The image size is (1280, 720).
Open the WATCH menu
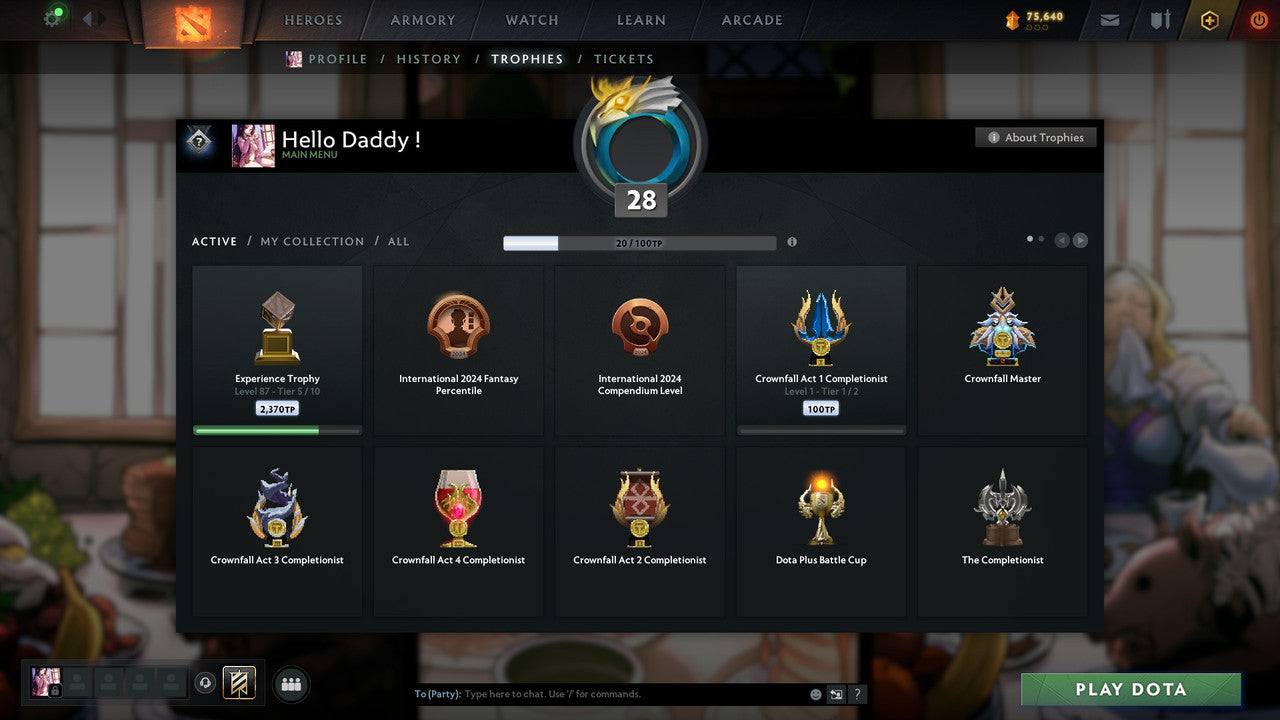531,20
